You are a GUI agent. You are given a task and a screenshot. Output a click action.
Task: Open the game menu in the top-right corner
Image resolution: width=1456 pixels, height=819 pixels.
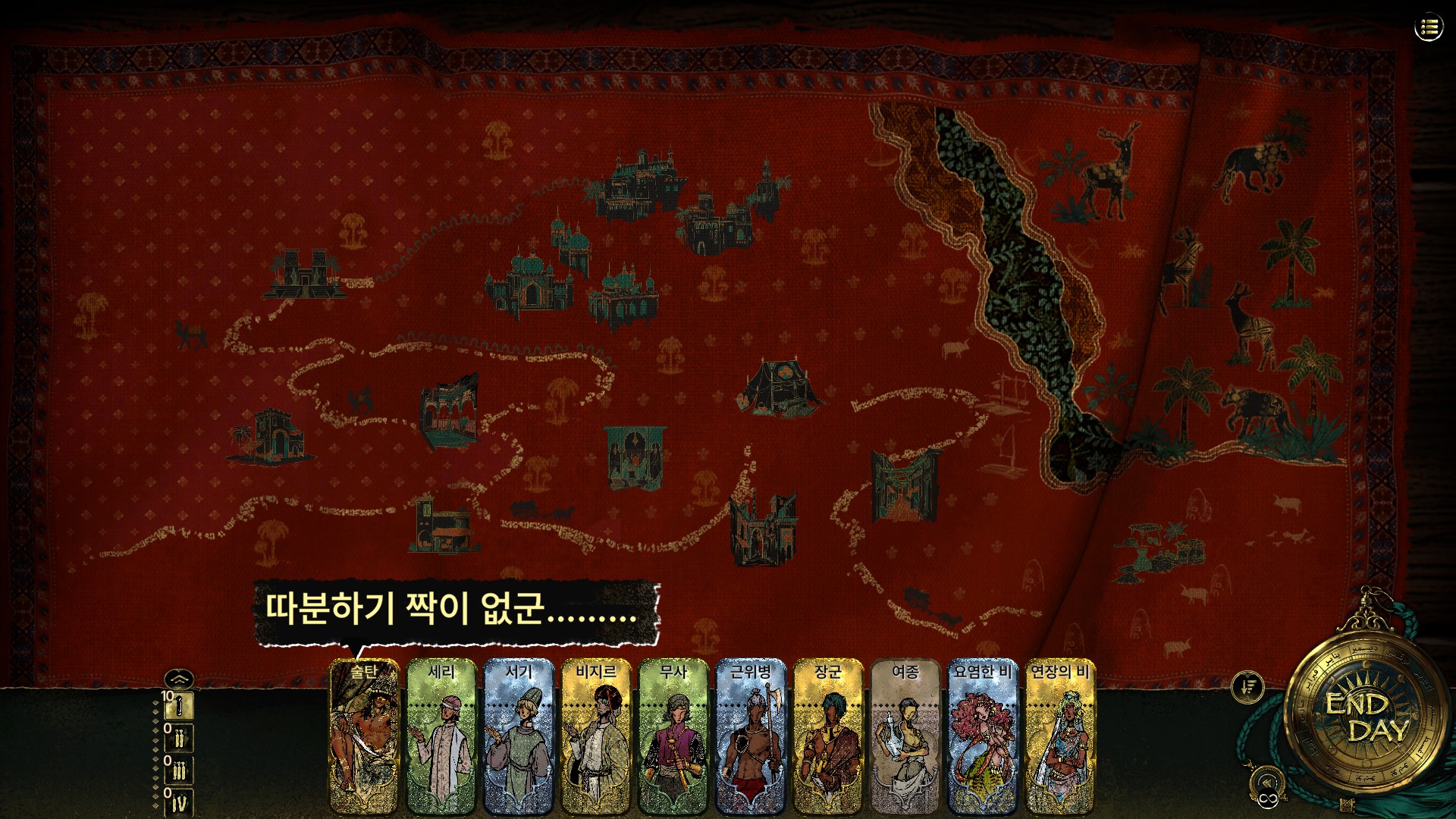click(x=1429, y=27)
